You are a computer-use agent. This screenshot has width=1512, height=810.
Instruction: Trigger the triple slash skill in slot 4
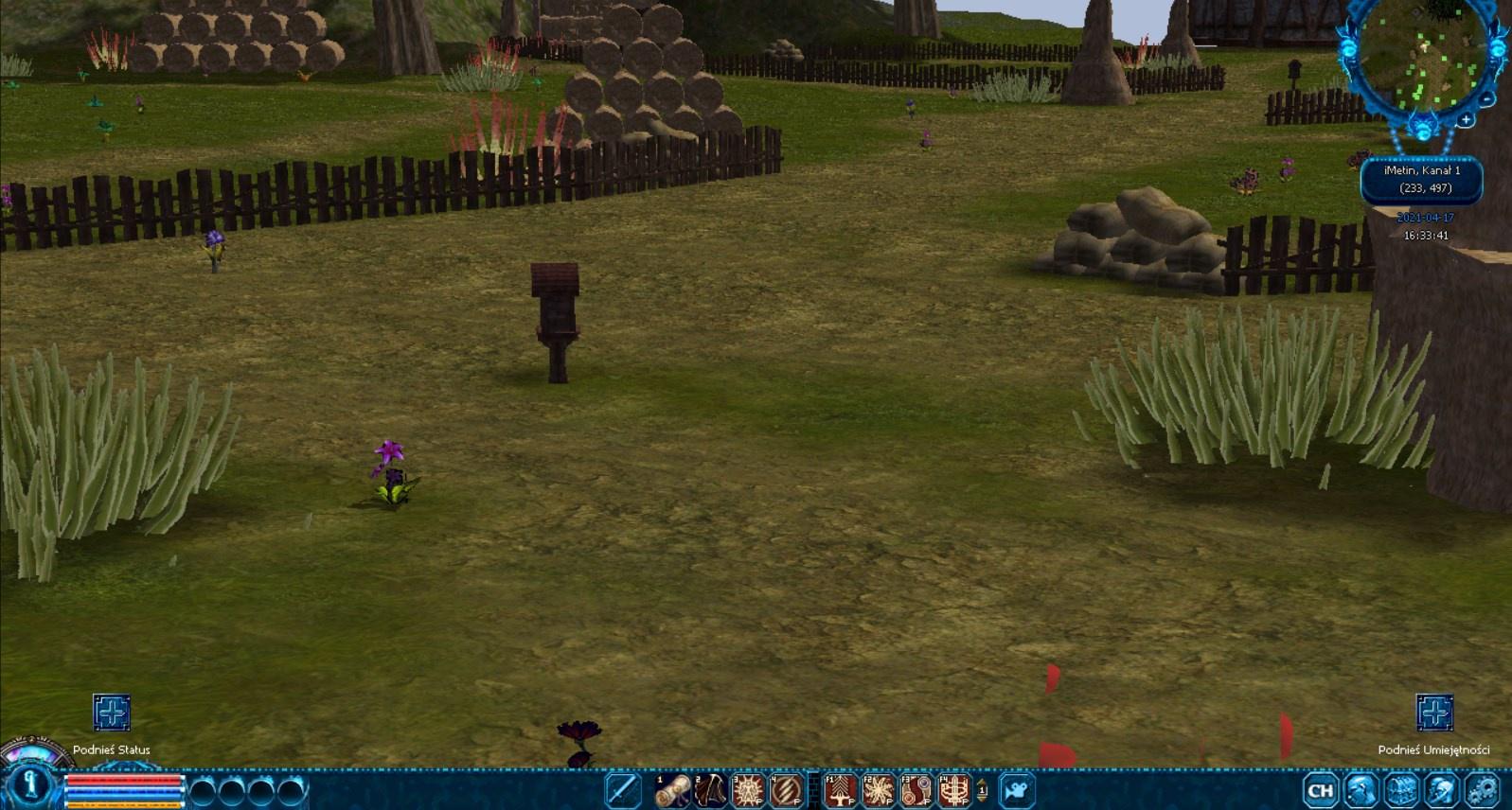tap(786, 790)
